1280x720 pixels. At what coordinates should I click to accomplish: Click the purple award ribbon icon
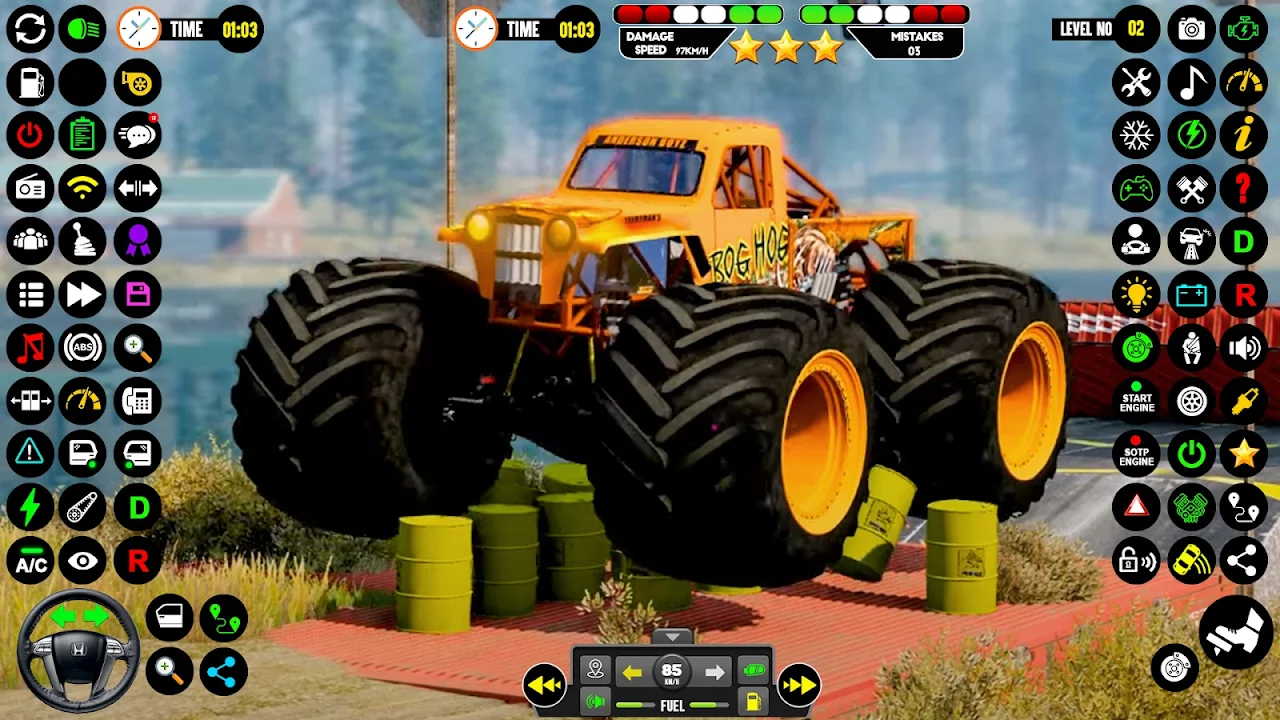[137, 240]
